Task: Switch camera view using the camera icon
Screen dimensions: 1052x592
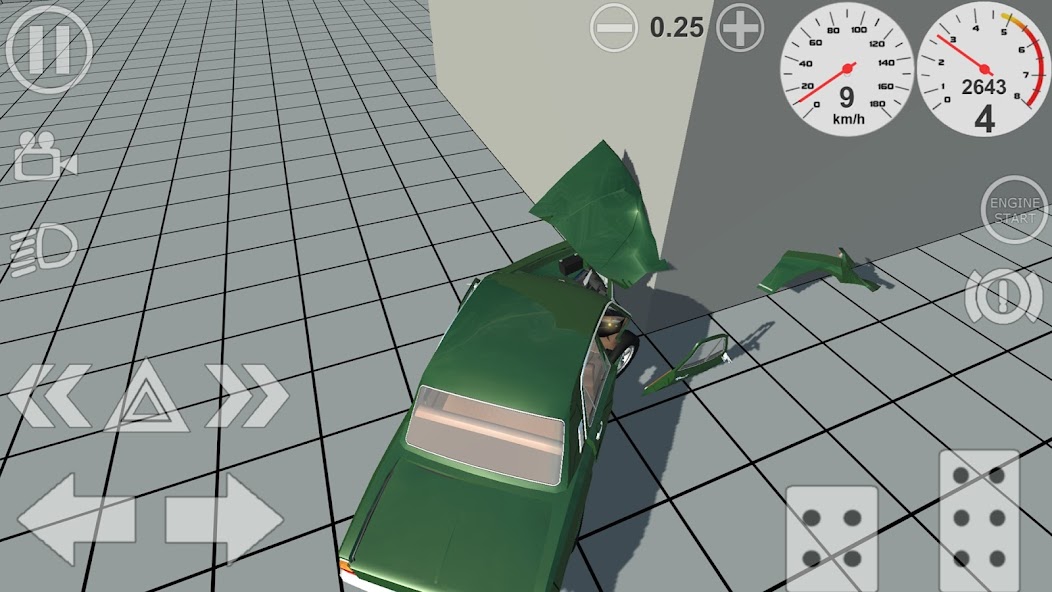Action: point(44,155)
